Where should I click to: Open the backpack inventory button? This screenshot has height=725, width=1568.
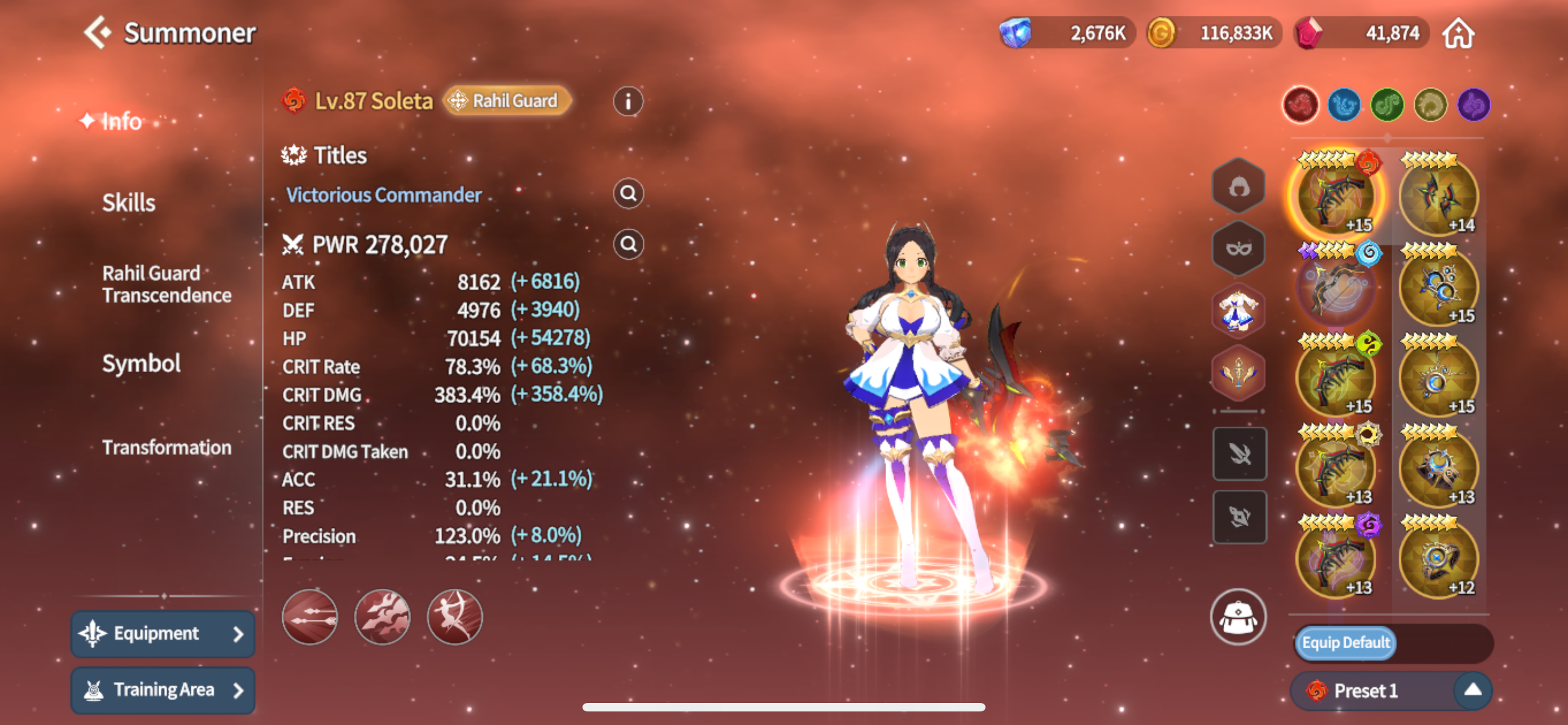pos(1237,617)
